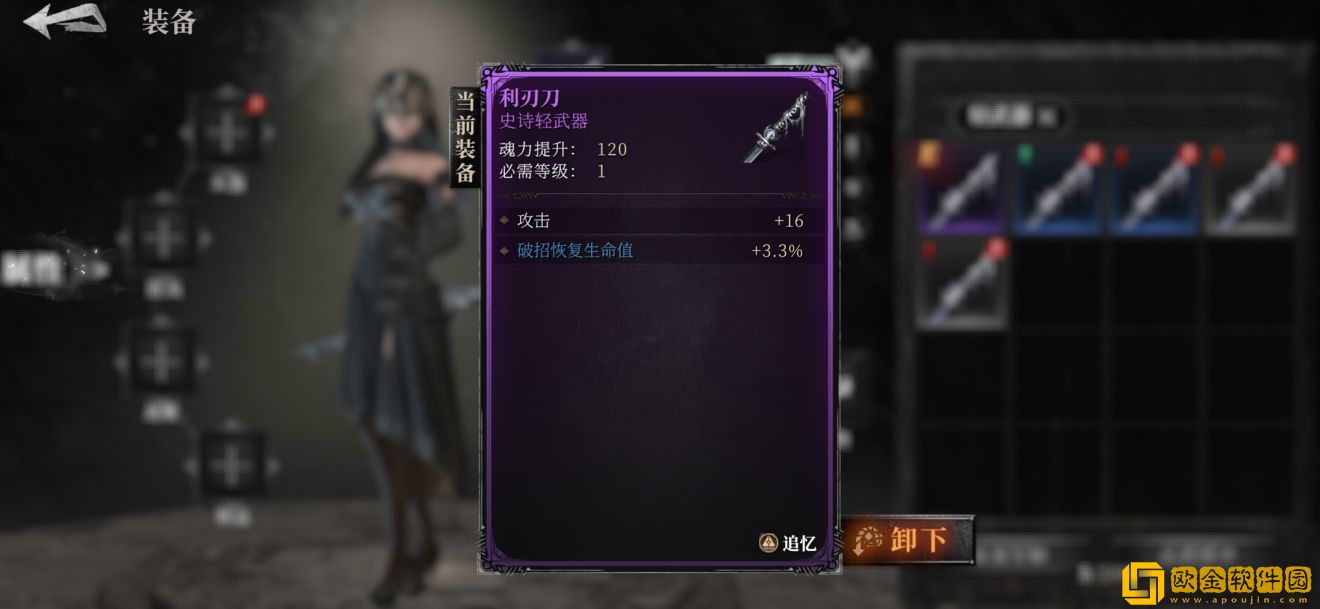Pick the weapon in the second inventory row

coord(961,283)
